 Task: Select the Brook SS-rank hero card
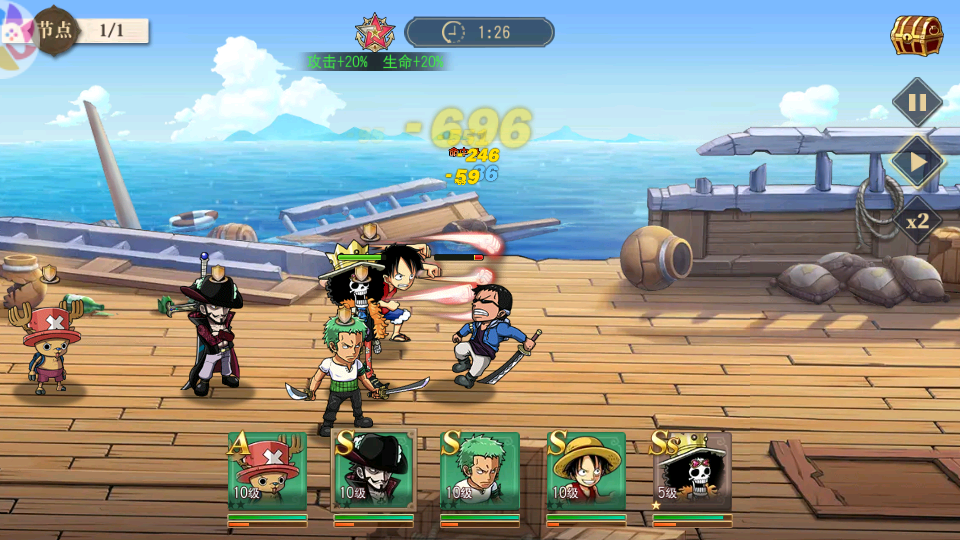click(x=692, y=472)
